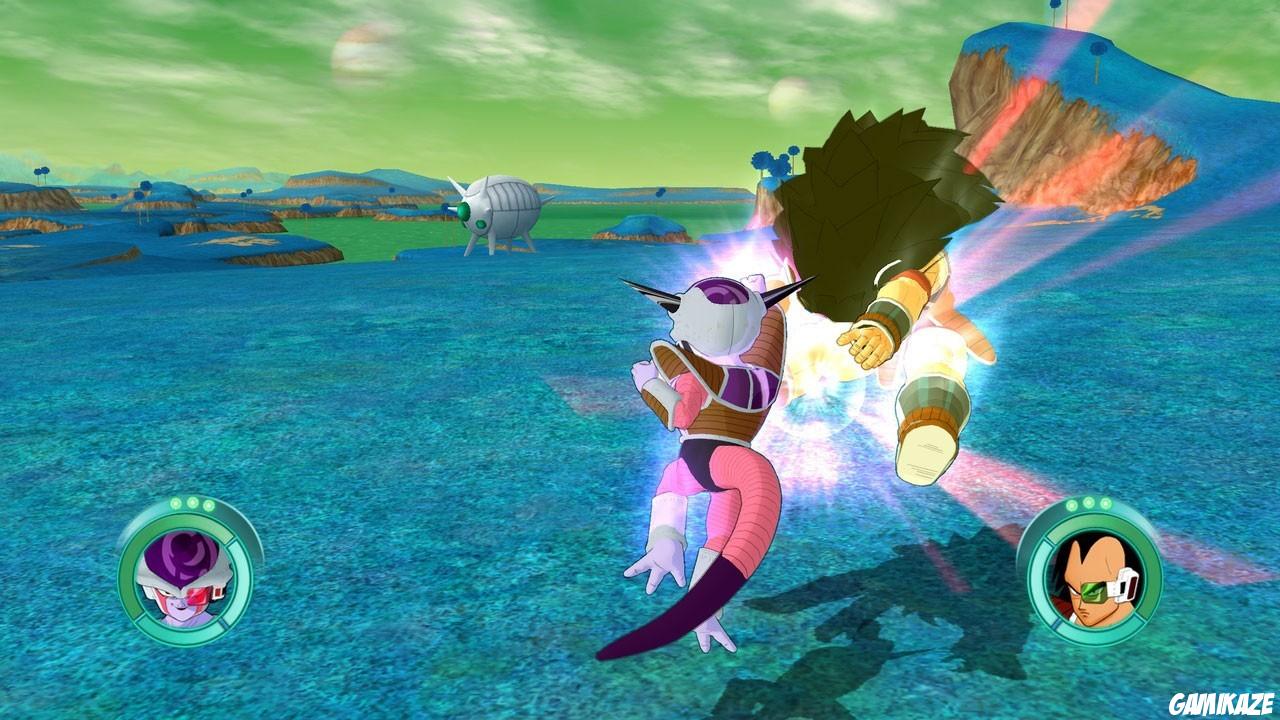Click the middle green orb above Raditz's portrait
Viewport: 1280px width, 720px height.
1088,504
